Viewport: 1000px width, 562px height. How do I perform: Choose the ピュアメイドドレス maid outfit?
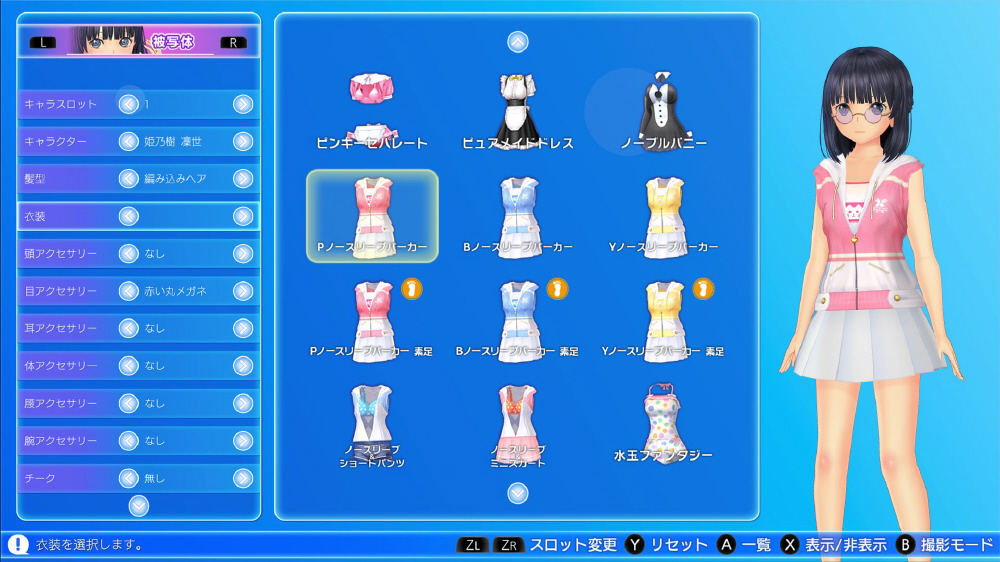(x=517, y=110)
